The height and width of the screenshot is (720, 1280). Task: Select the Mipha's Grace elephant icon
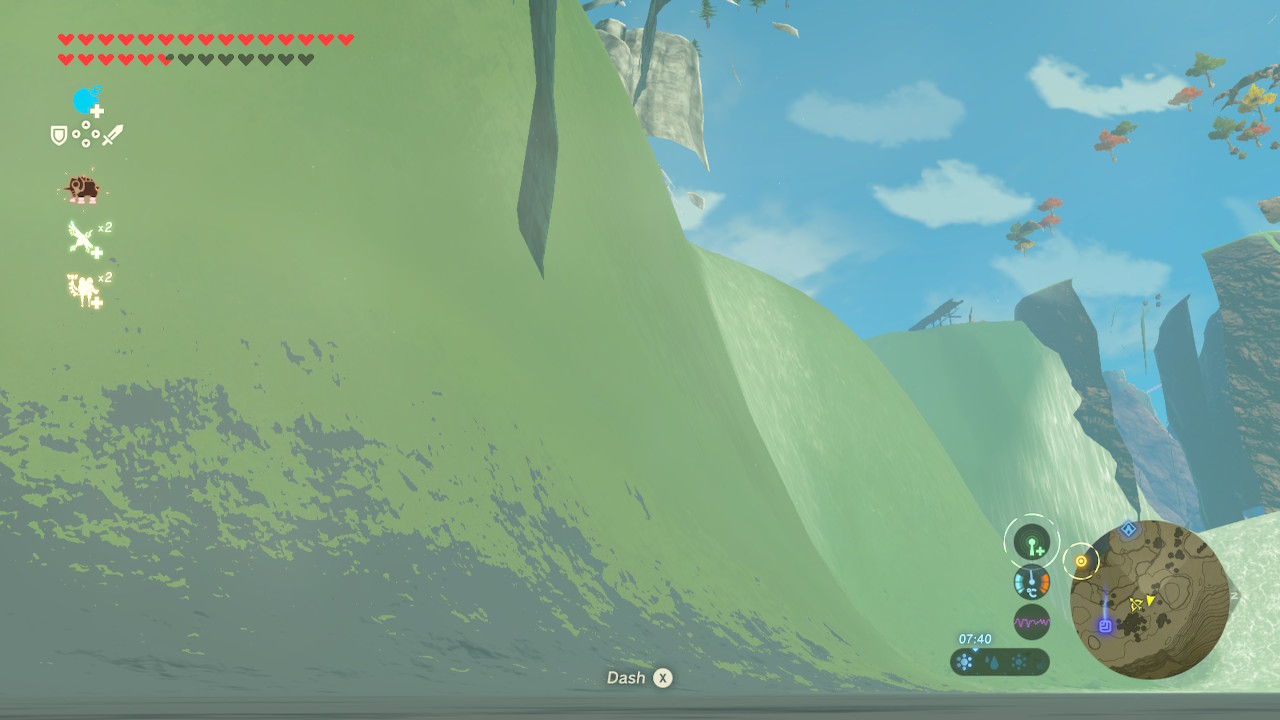[81, 188]
